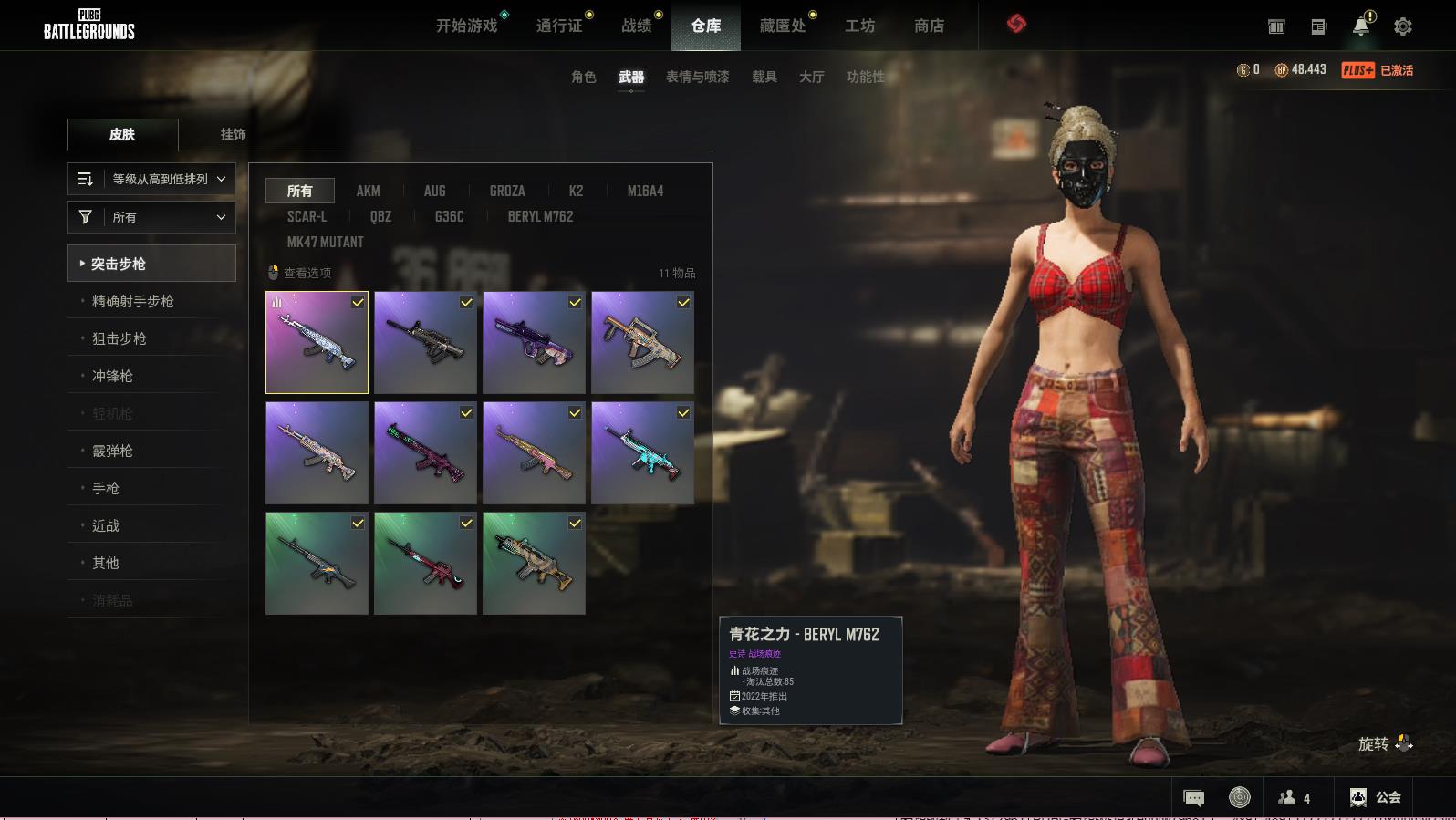Go to the 通行证 pass tab
This screenshot has width=1456, height=820.
[559, 26]
